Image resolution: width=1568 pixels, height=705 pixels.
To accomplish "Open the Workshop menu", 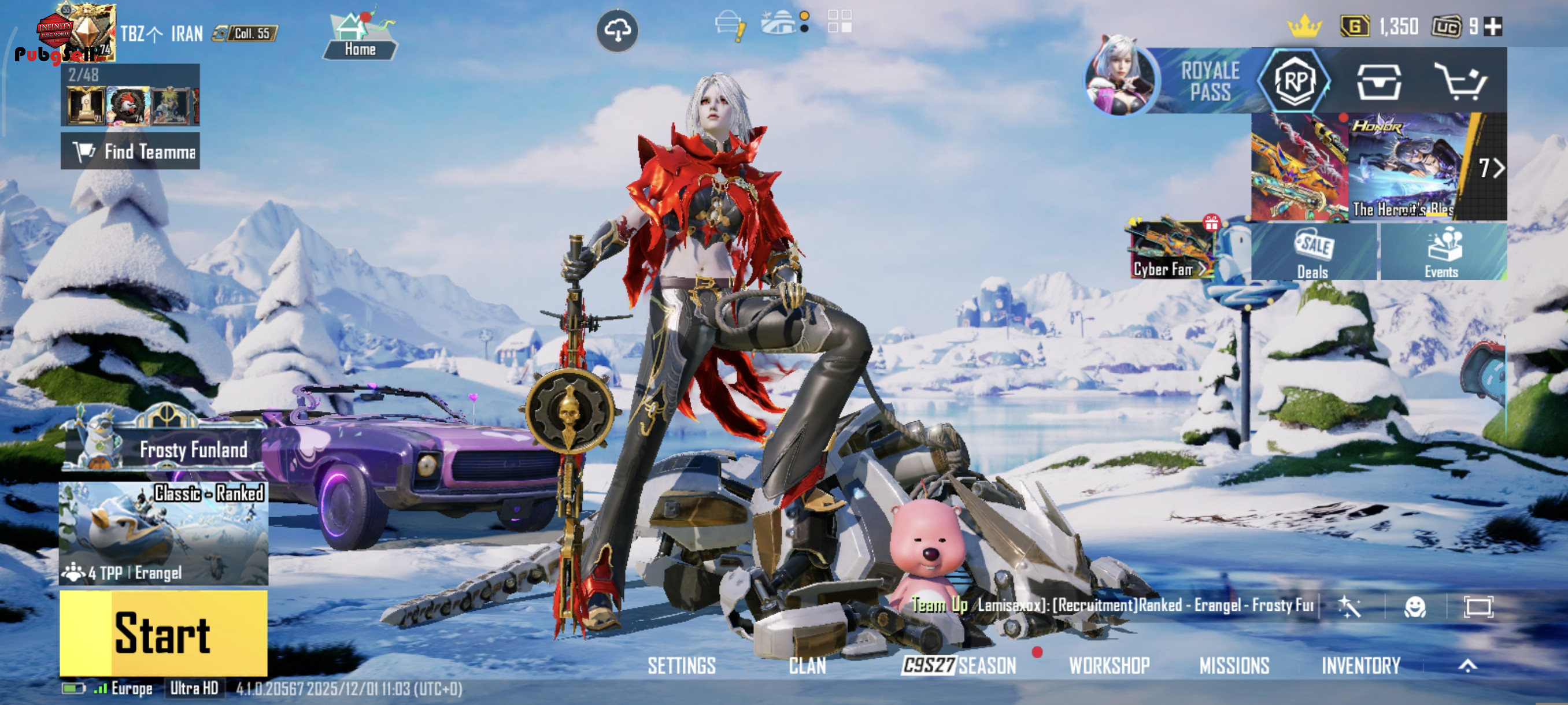I will 1109,665.
